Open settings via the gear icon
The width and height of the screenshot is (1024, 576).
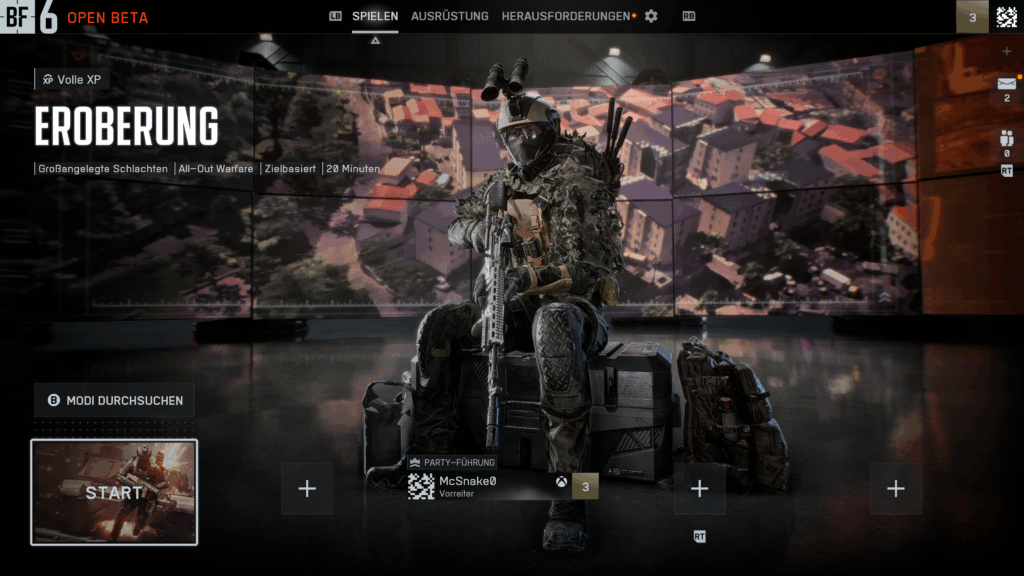click(x=651, y=16)
